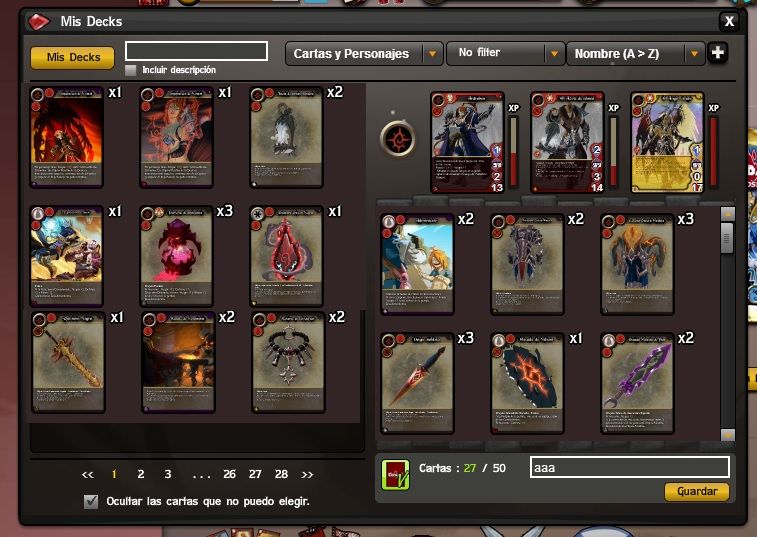Viewport: 757px width, 537px height.
Task: Go to collection page 3
Action: (168, 474)
